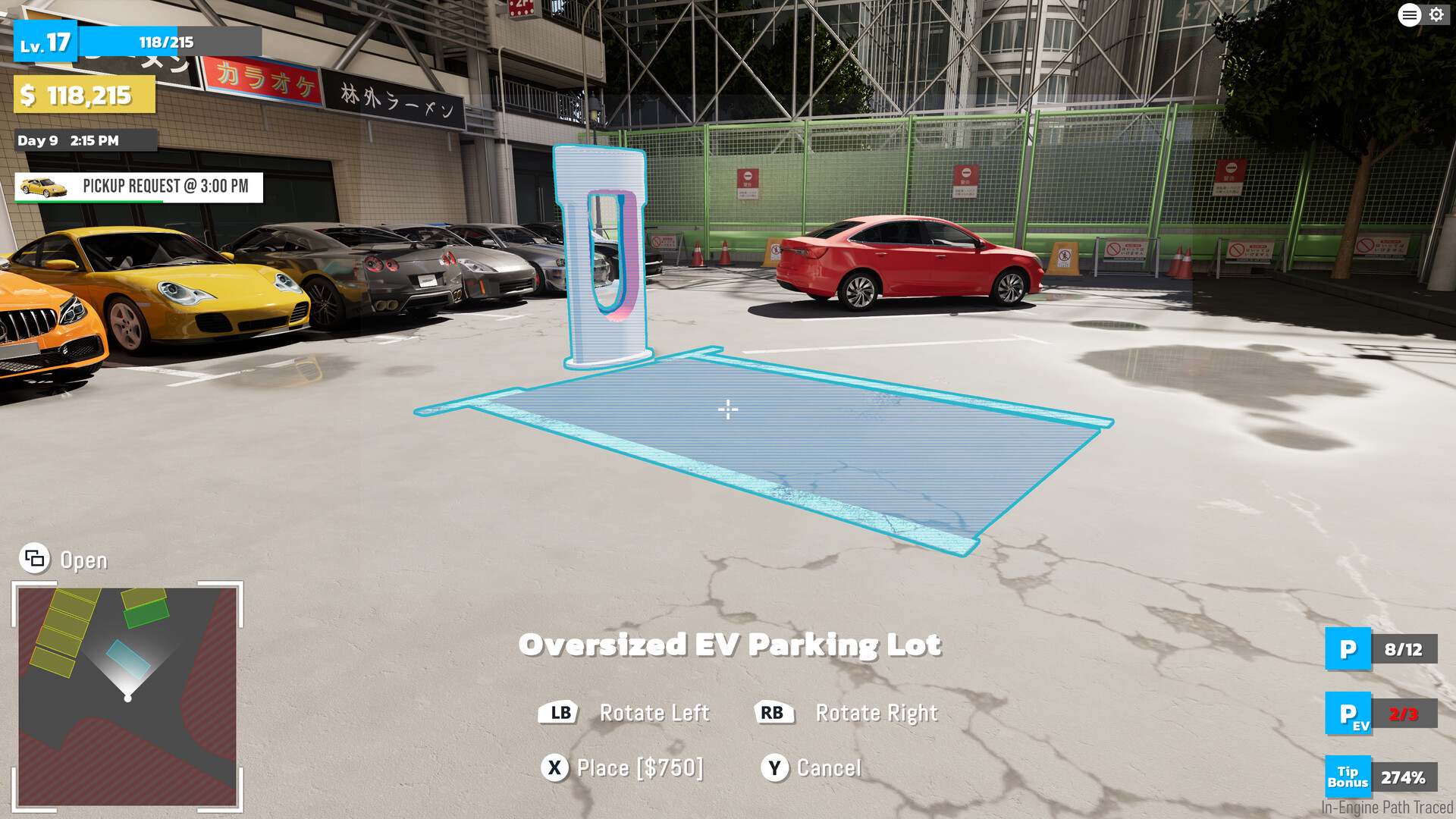Click the minimap Open icon

click(x=33, y=559)
